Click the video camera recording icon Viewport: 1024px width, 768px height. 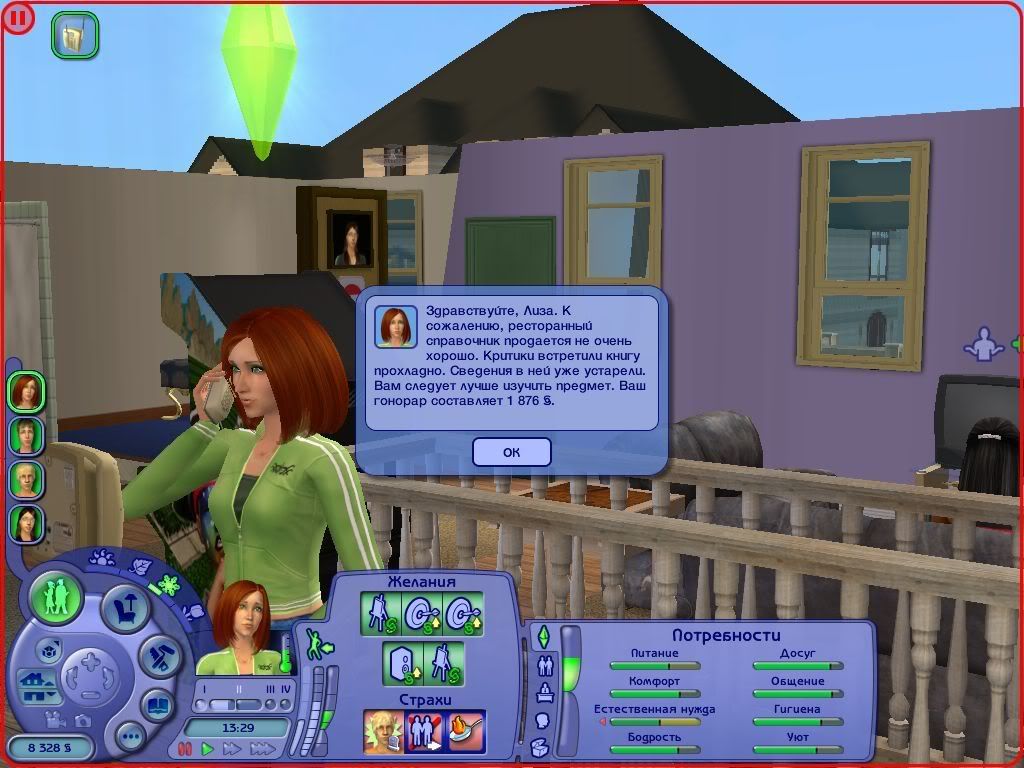[56, 720]
